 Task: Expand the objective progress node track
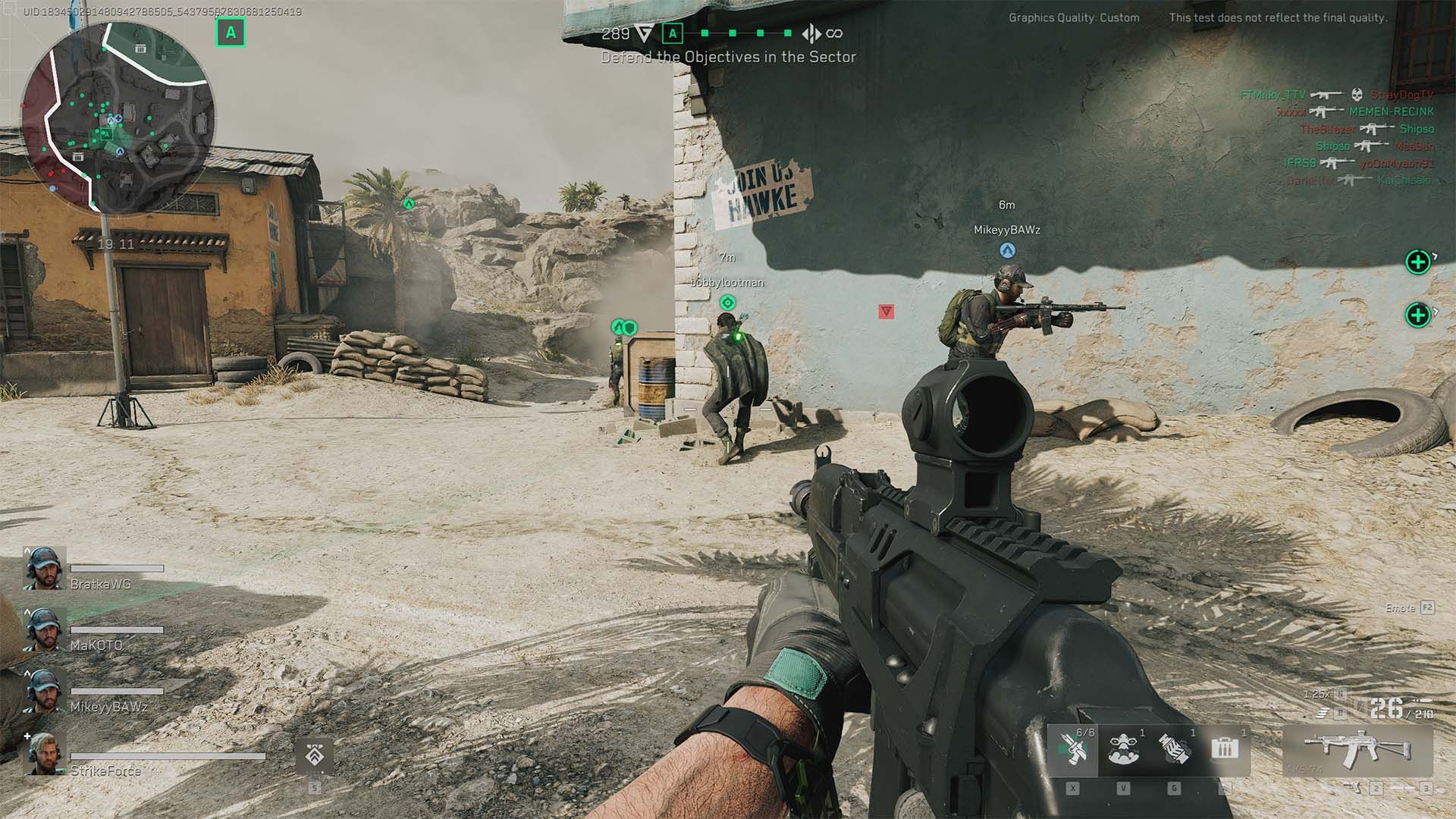pyautogui.click(x=747, y=33)
